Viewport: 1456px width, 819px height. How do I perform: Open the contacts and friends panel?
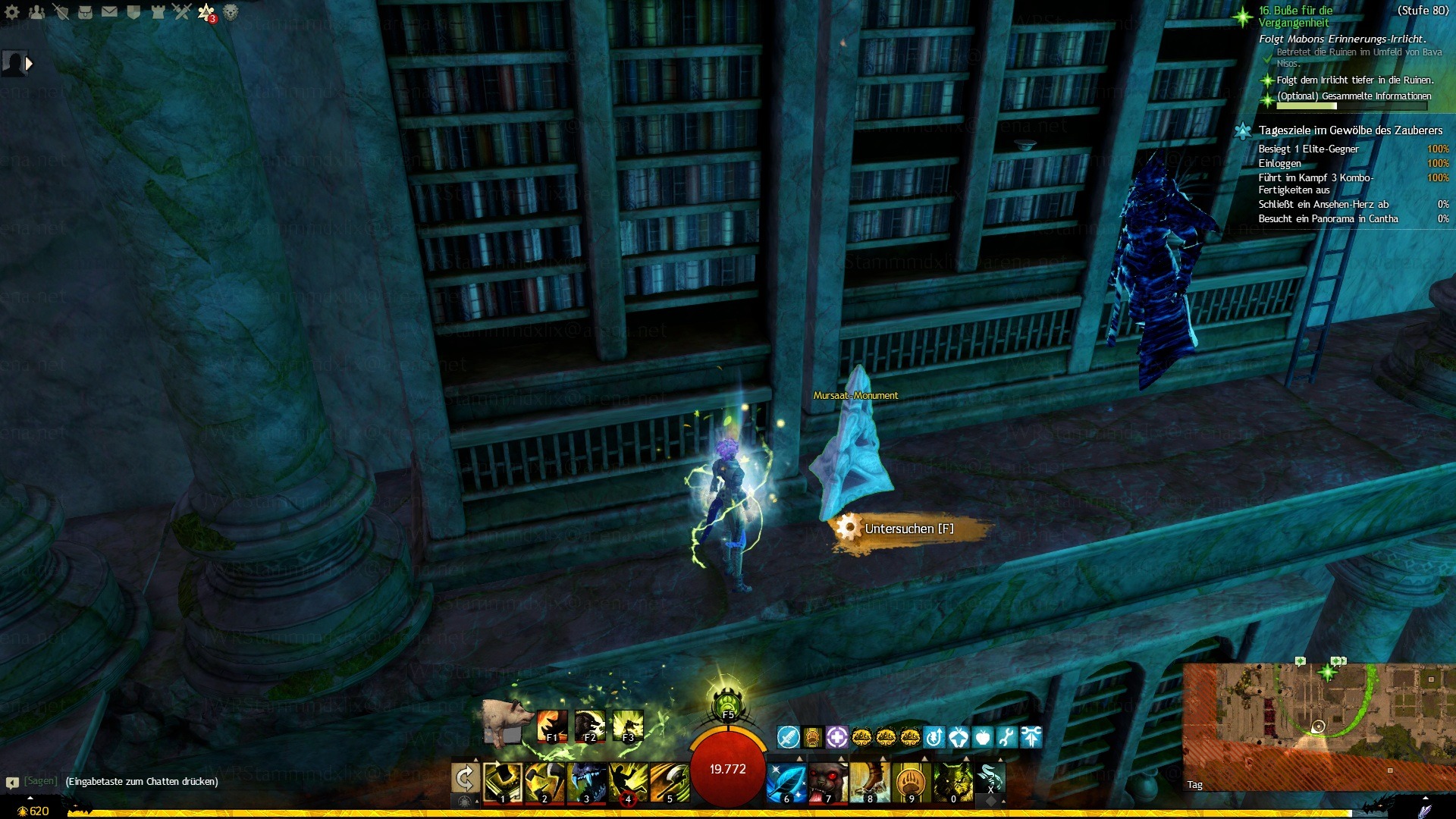(36, 11)
